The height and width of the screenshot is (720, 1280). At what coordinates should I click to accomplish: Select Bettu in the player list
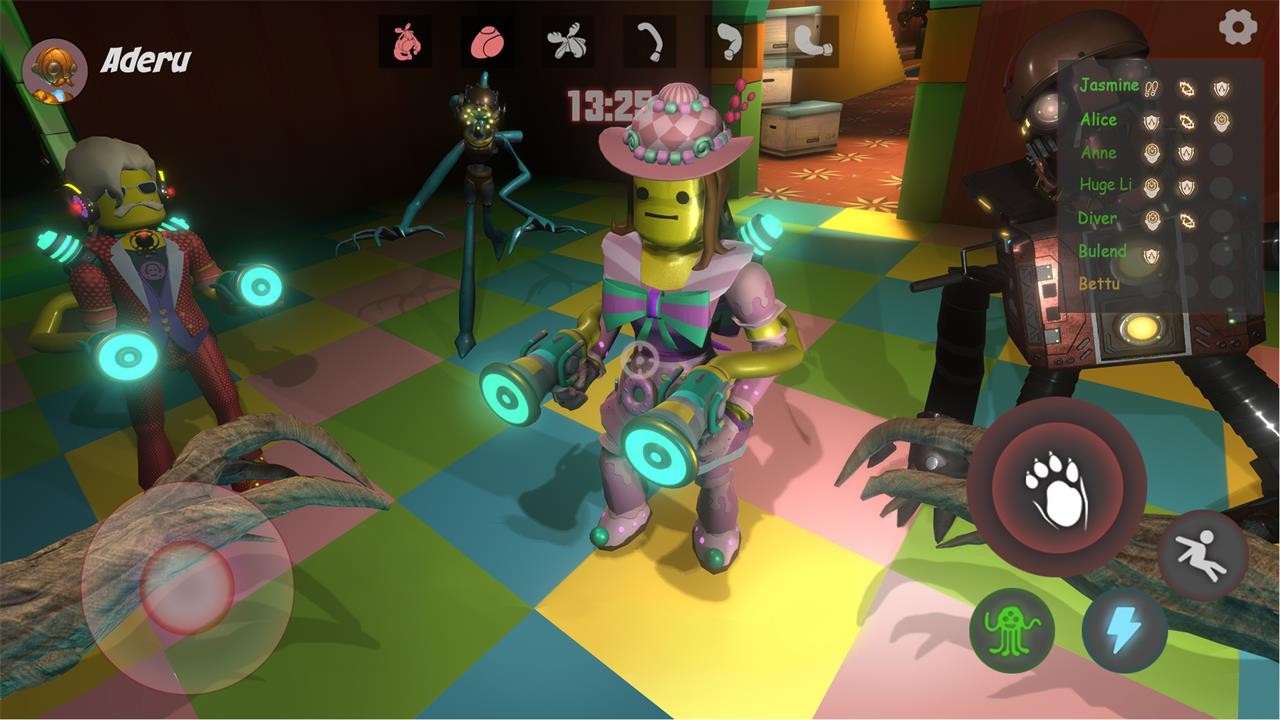pyautogui.click(x=1099, y=284)
